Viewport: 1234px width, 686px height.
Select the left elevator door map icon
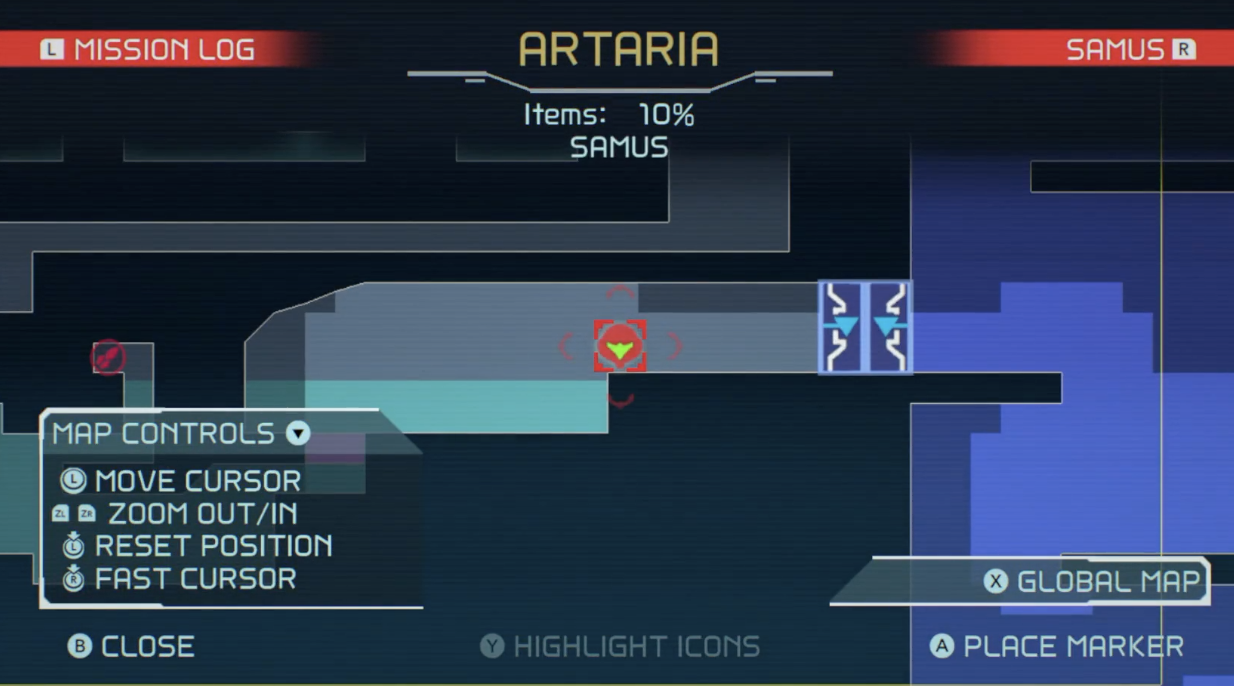tap(843, 327)
